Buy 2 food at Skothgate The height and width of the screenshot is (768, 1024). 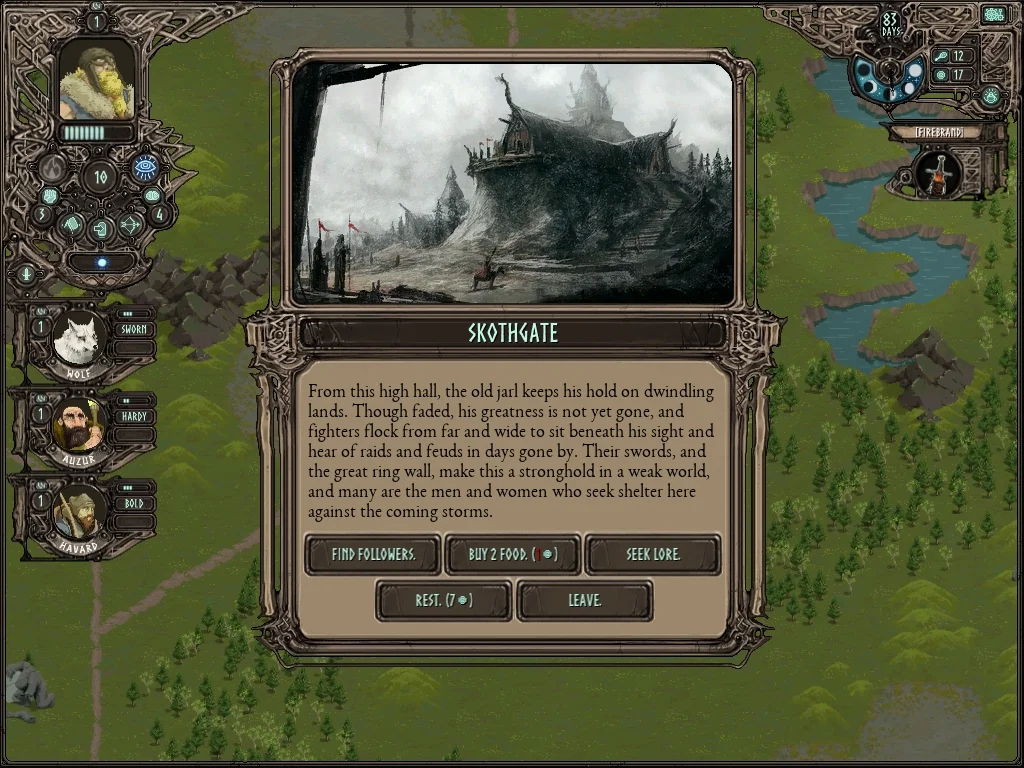click(512, 554)
